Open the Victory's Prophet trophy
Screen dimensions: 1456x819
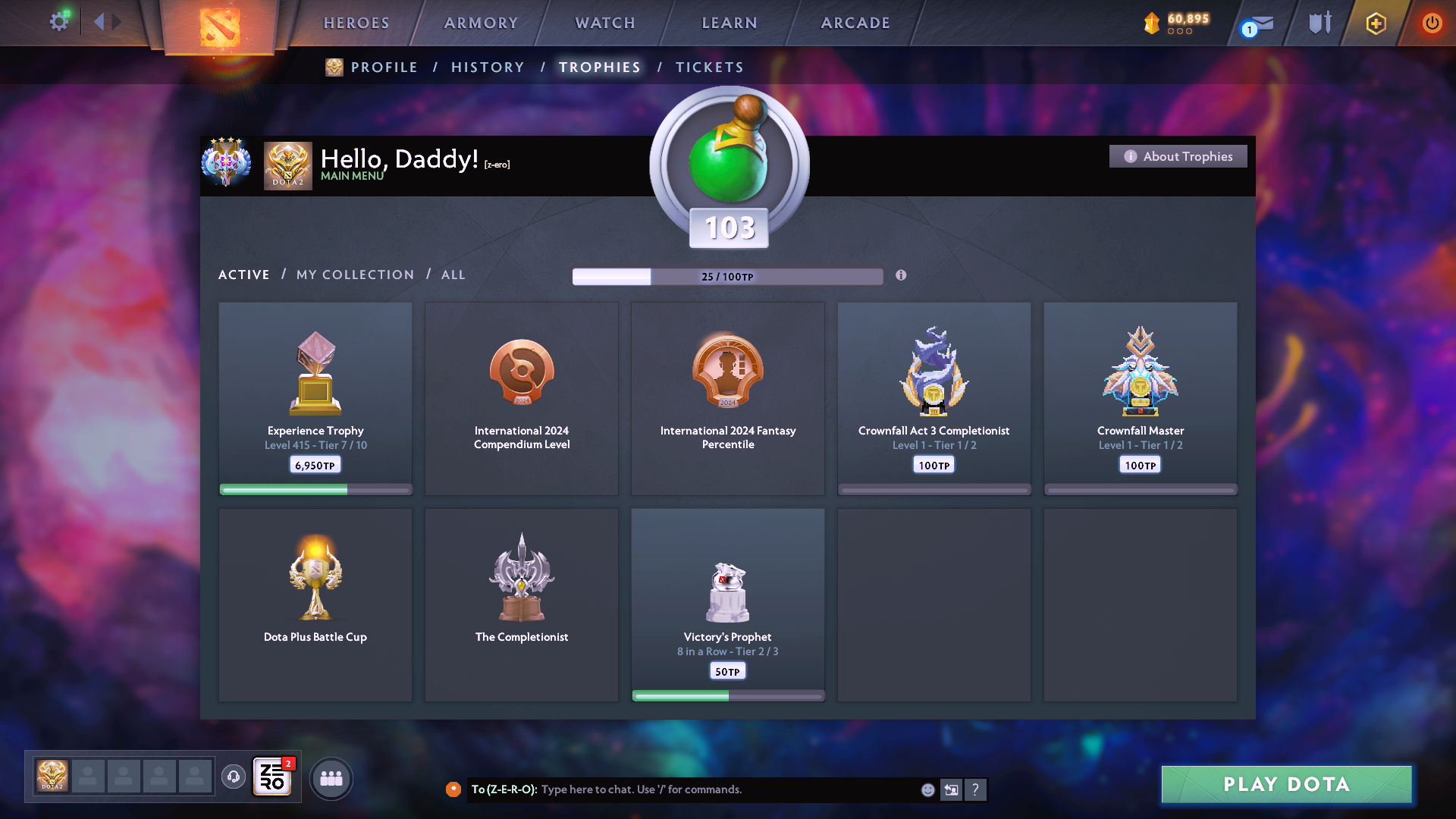point(727,604)
